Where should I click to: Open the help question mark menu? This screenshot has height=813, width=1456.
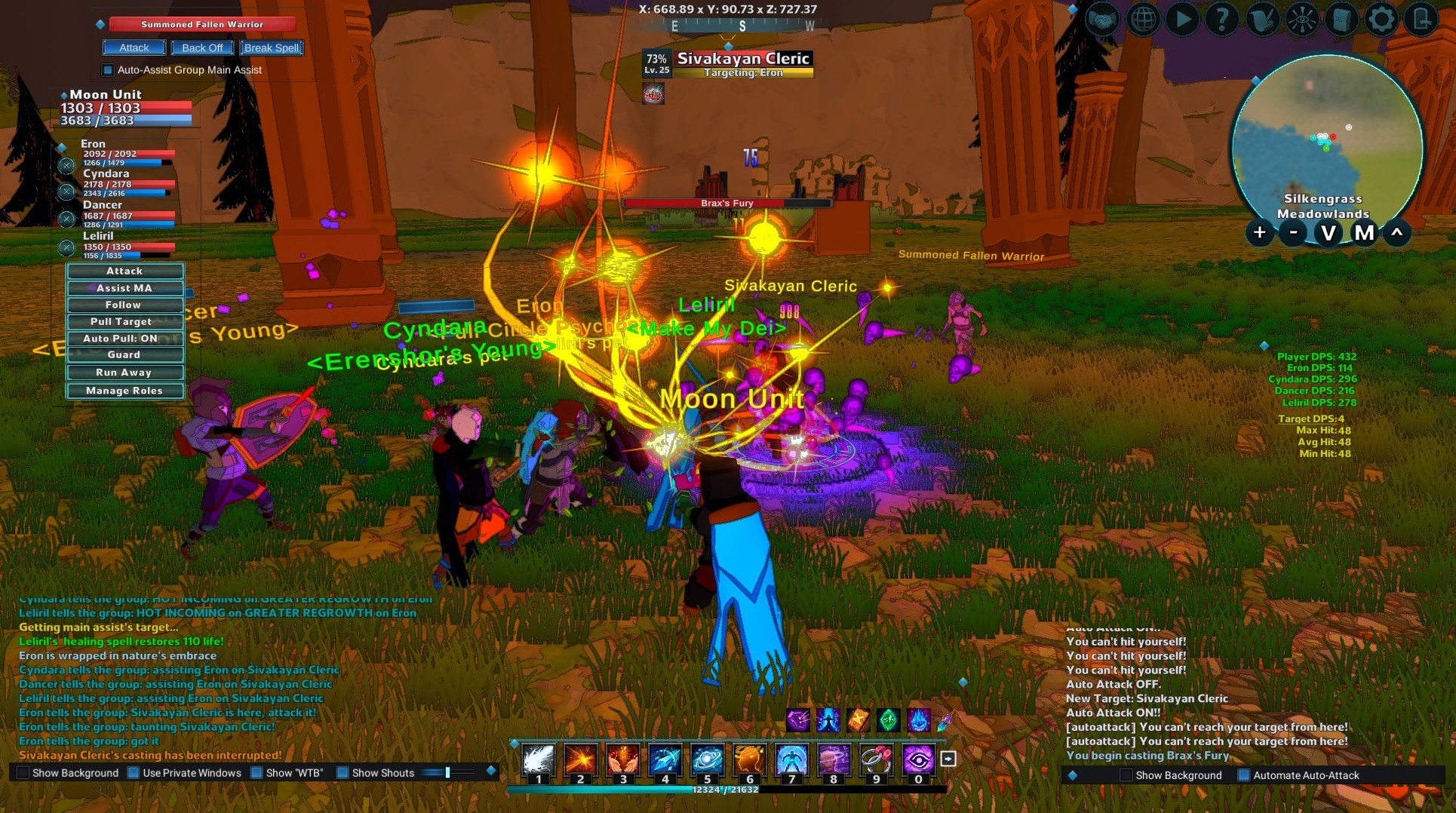[x=1221, y=20]
